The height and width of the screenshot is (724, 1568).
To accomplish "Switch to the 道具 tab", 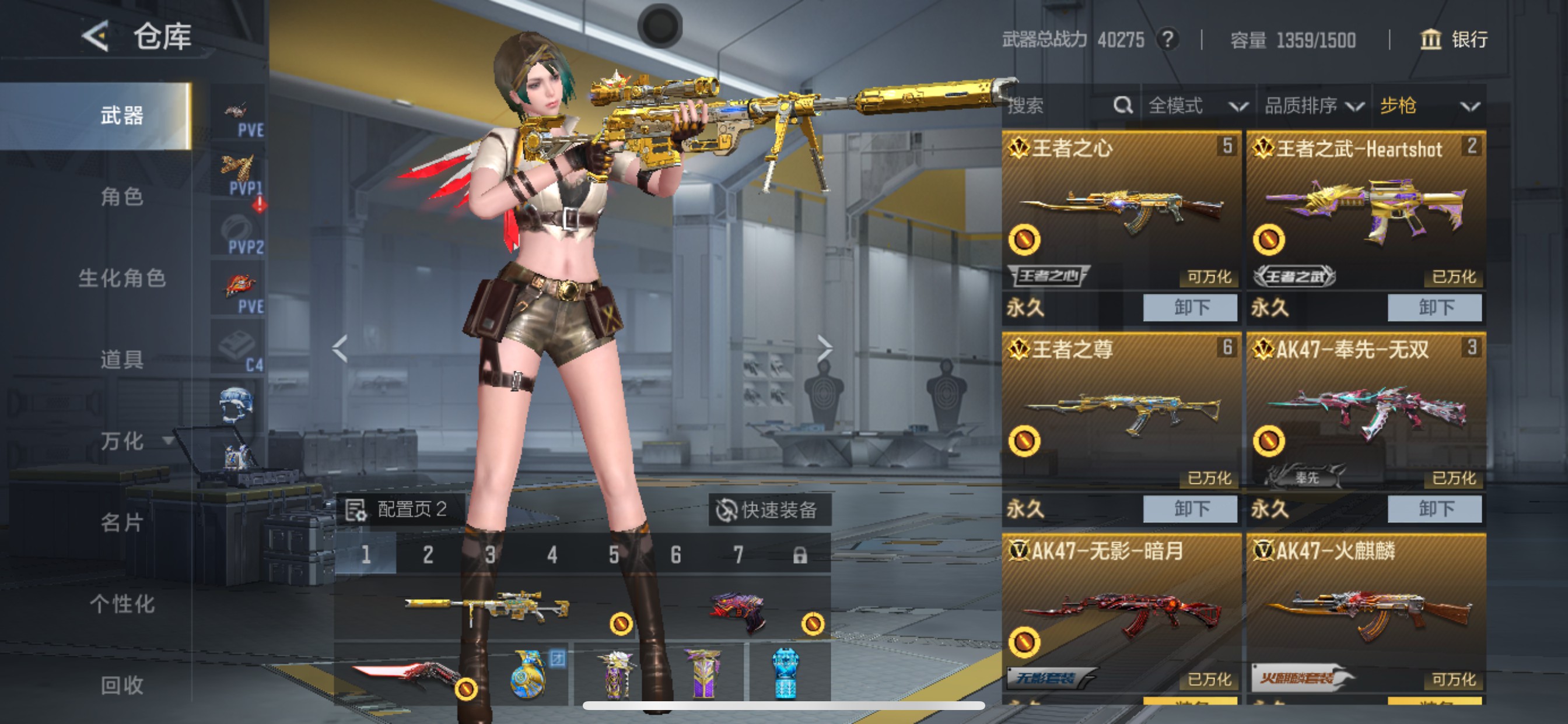I will 122,359.
